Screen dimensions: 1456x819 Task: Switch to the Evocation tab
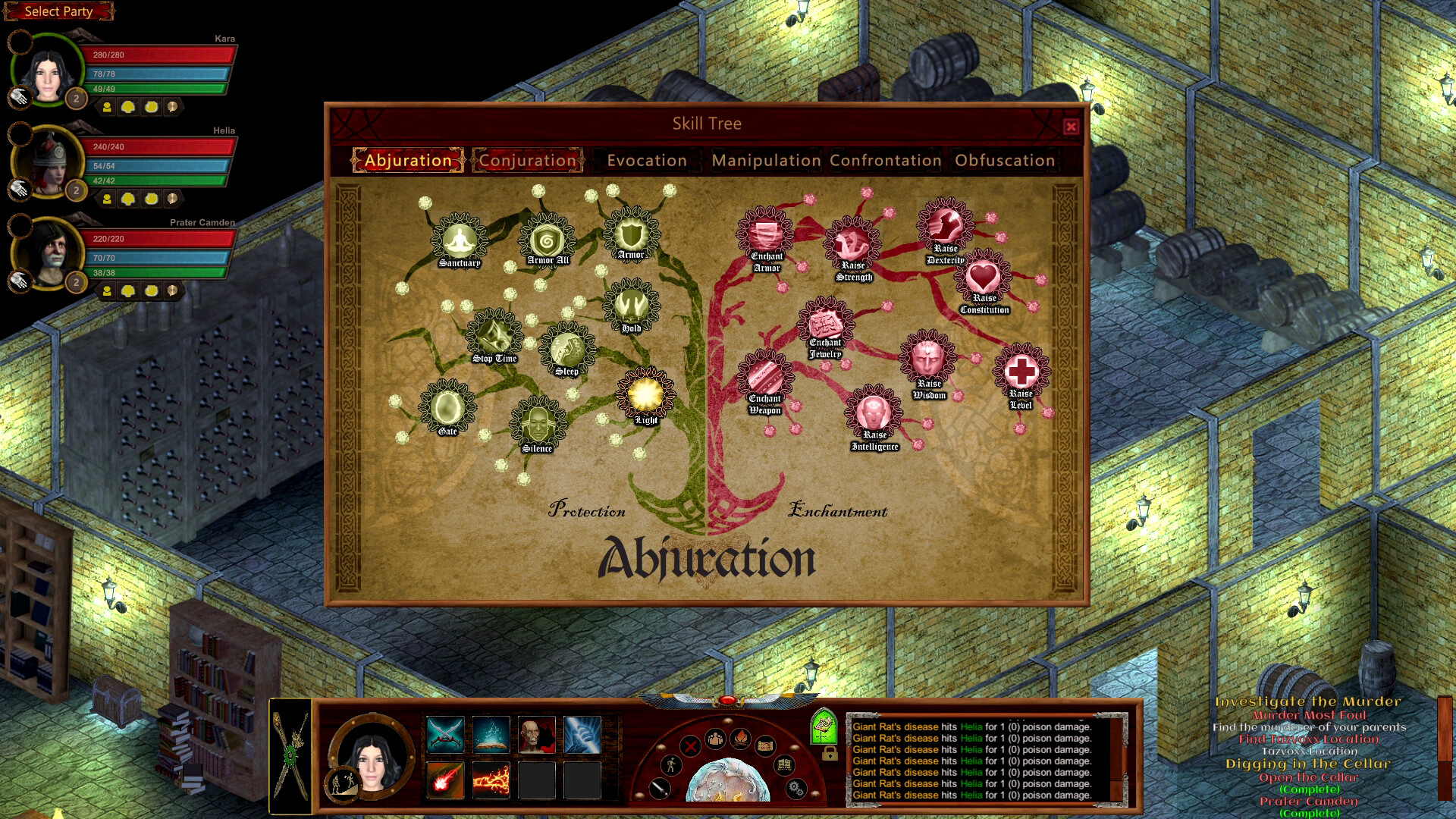(x=645, y=160)
